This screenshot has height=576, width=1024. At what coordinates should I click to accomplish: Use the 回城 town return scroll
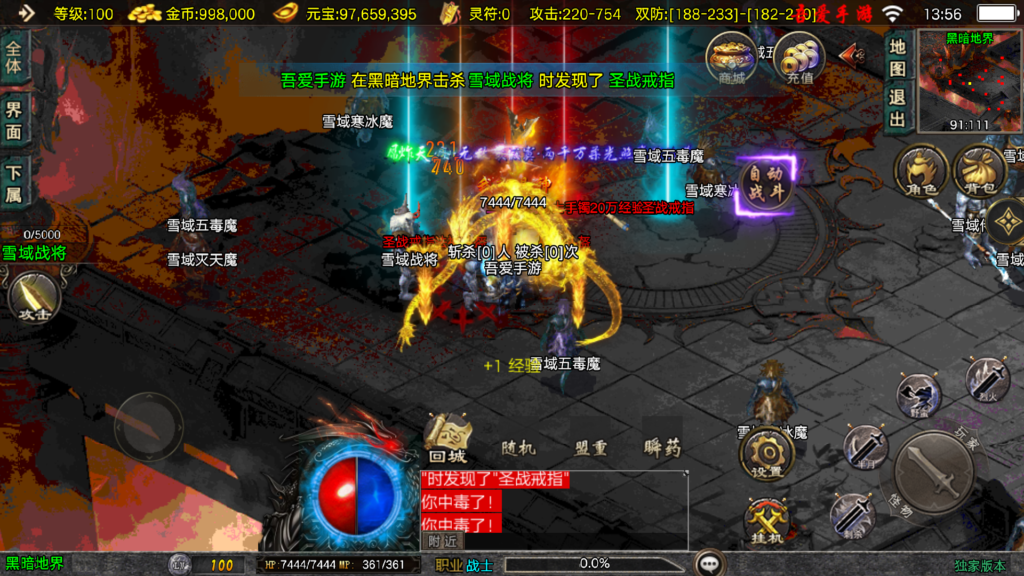click(446, 438)
